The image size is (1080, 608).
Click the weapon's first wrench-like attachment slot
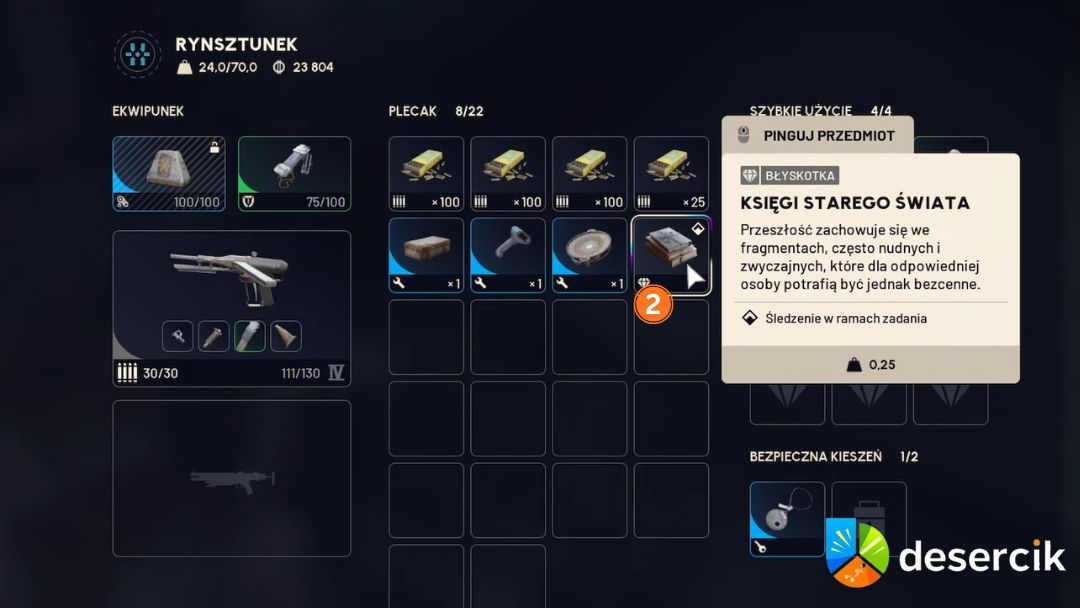178,336
